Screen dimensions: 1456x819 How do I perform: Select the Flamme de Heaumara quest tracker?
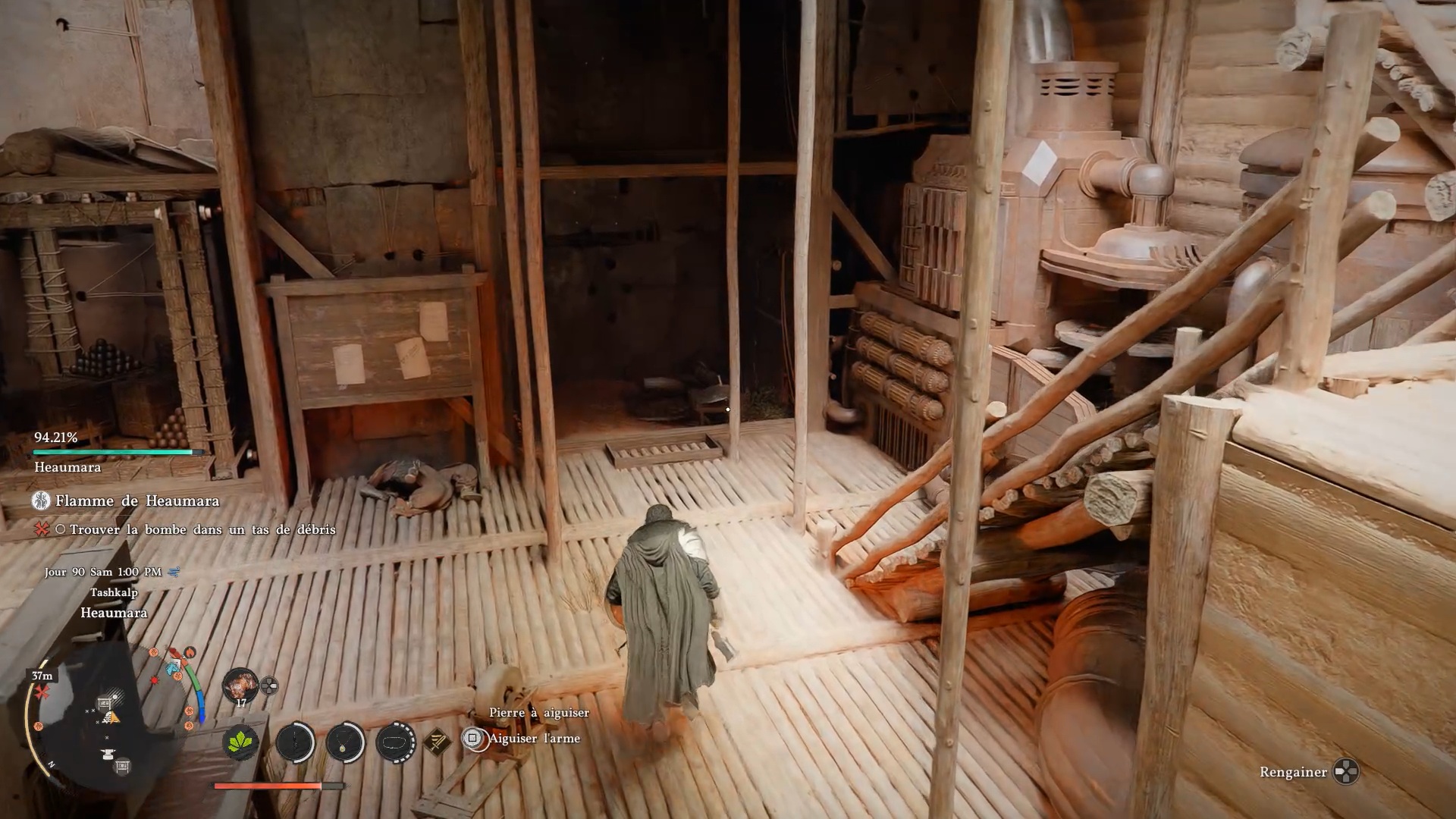(x=136, y=500)
